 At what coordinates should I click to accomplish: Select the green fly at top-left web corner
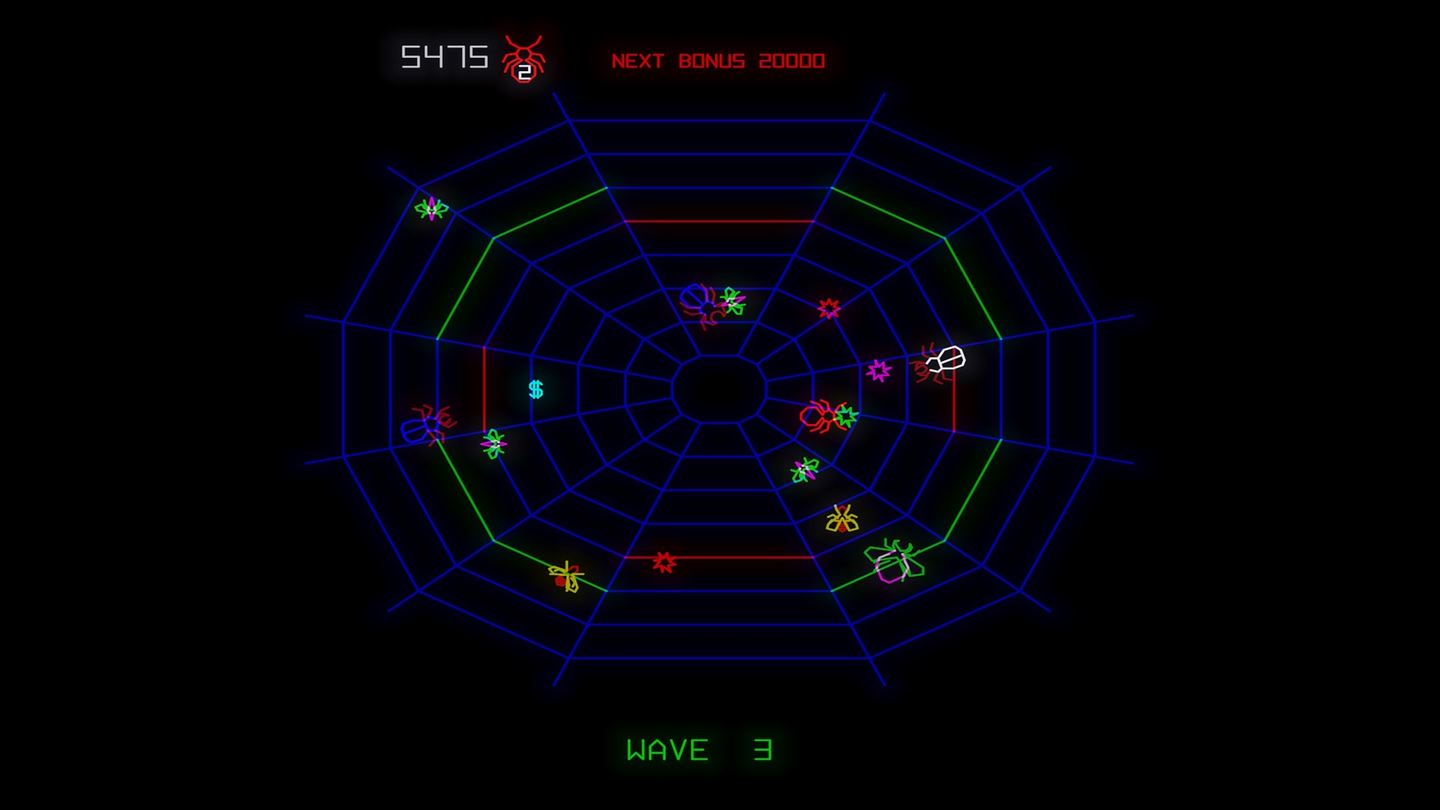(x=430, y=211)
